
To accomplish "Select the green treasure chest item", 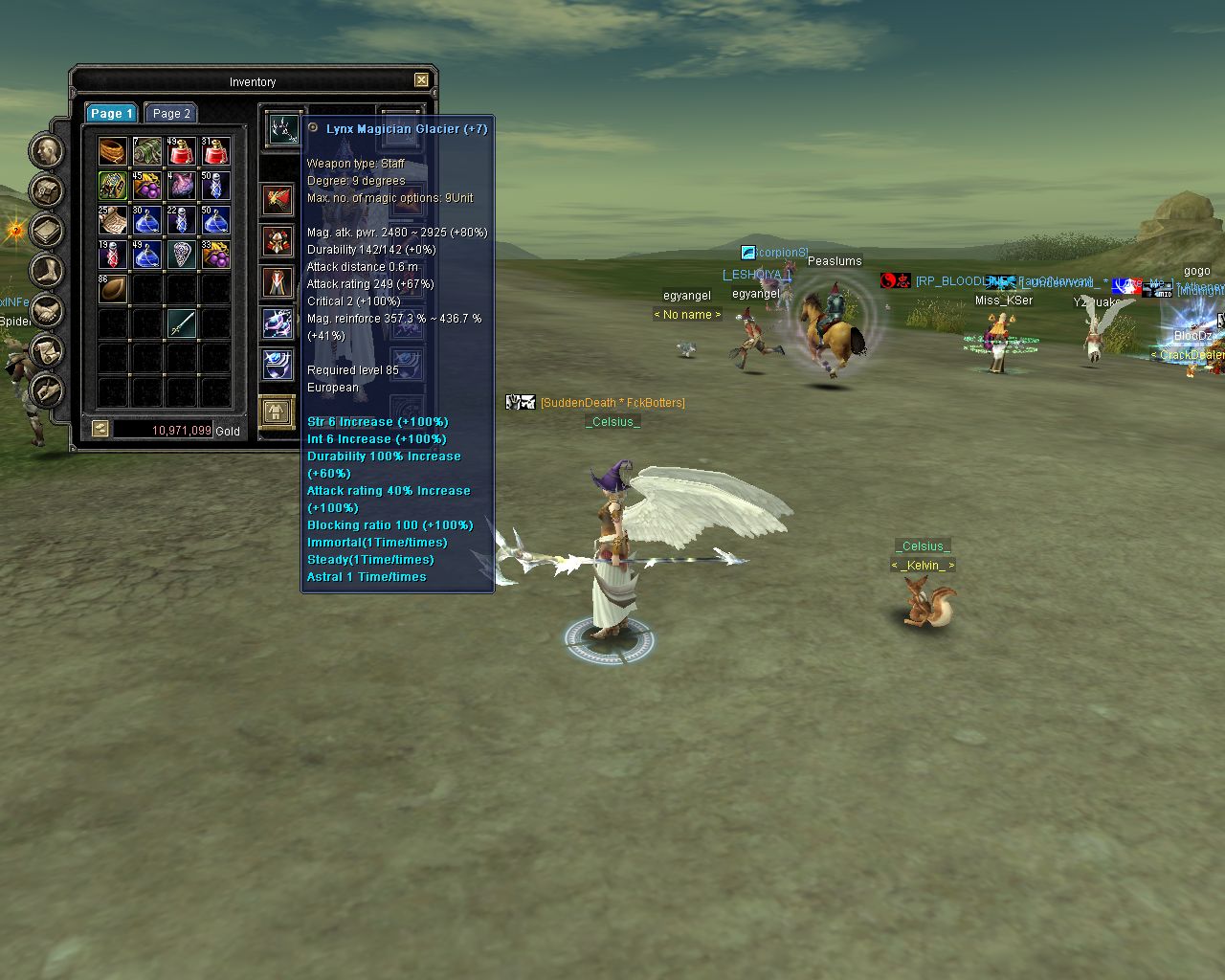I will pos(112,185).
